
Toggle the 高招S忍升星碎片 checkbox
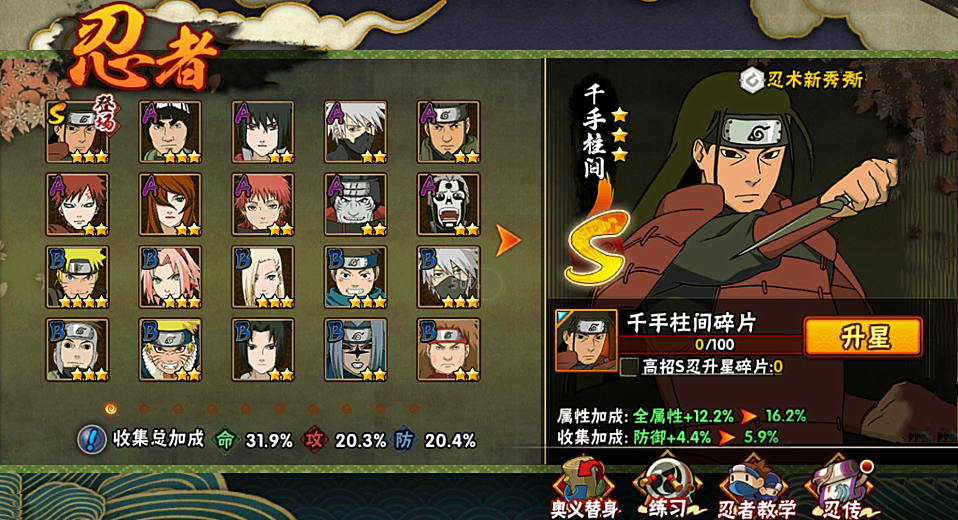point(629,367)
